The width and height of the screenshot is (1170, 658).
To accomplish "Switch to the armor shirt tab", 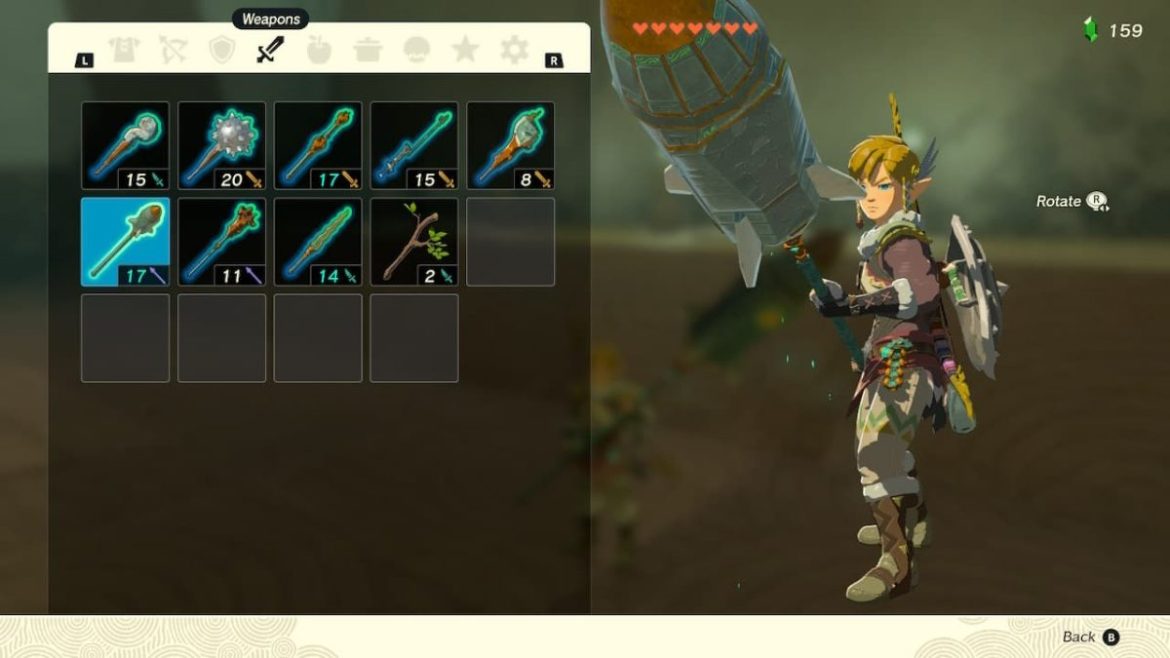I will pyautogui.click(x=124, y=50).
